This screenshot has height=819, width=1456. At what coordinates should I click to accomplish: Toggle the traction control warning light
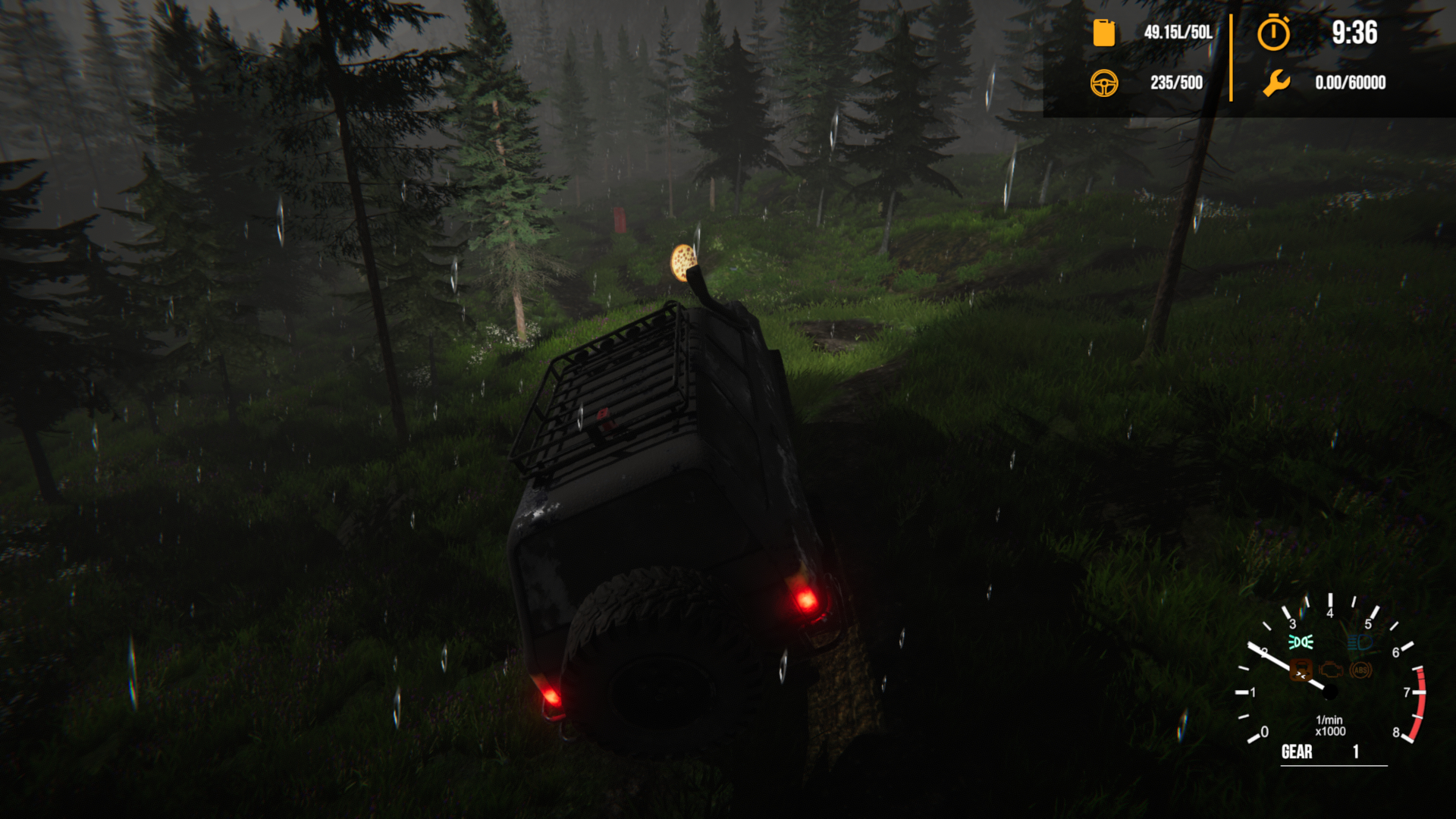(x=1300, y=671)
